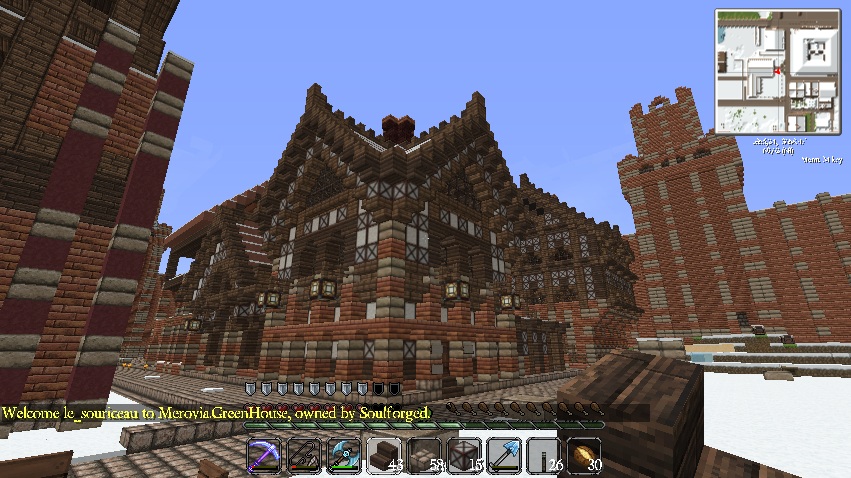
Task: Equip the diamond shovel slot
Action: [505, 454]
